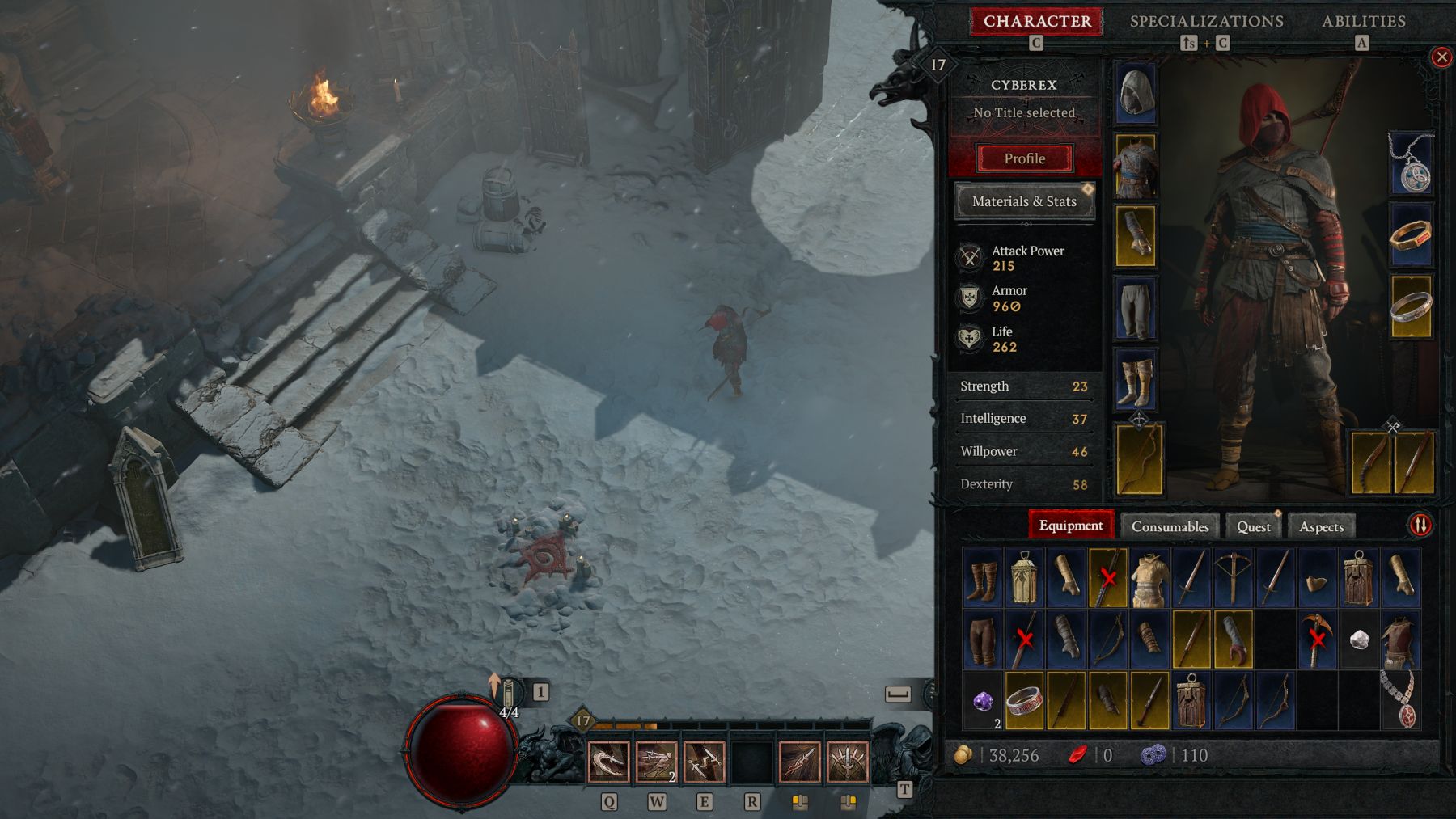Image resolution: width=1456 pixels, height=819 pixels.
Task: Open the Quest items tab
Action: [x=1253, y=526]
